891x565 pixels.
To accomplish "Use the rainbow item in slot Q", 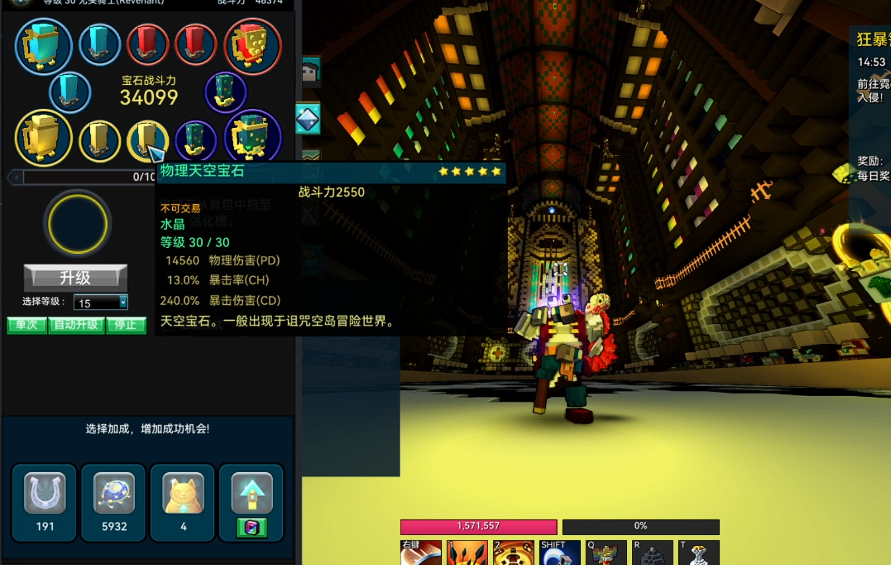I will (606, 554).
